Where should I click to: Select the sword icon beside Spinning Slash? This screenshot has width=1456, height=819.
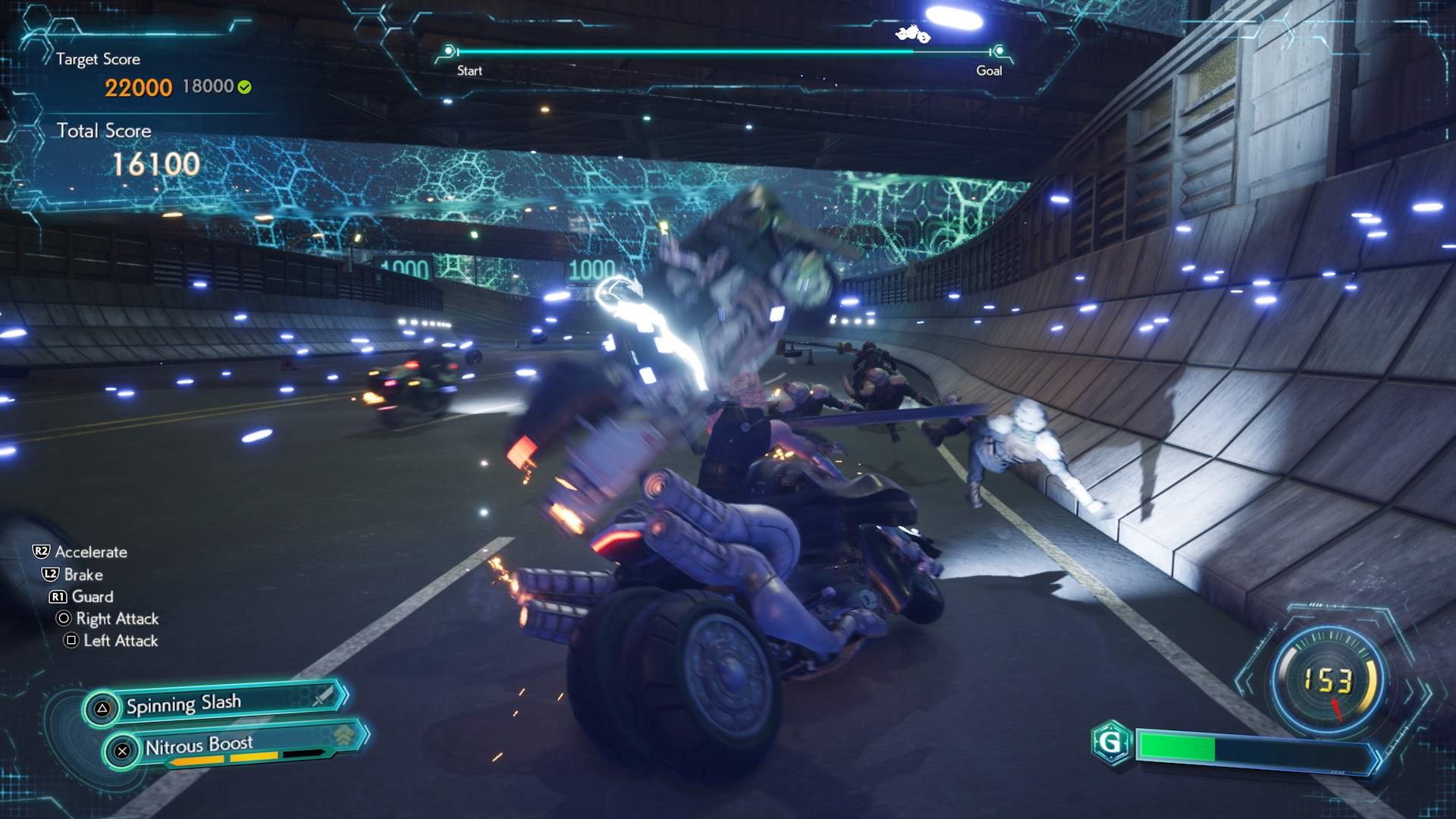(x=321, y=698)
